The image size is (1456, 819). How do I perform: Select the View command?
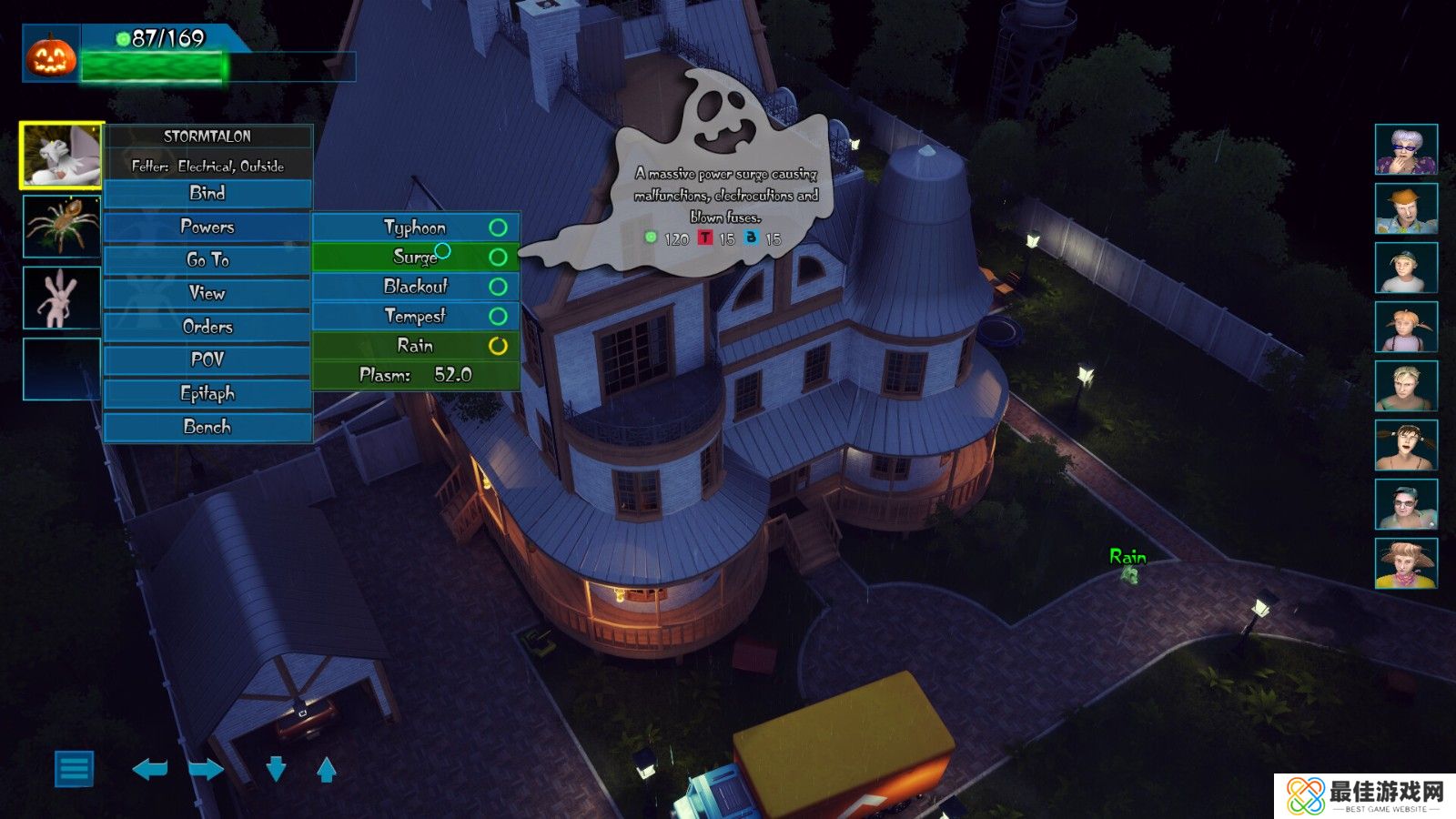point(207,293)
